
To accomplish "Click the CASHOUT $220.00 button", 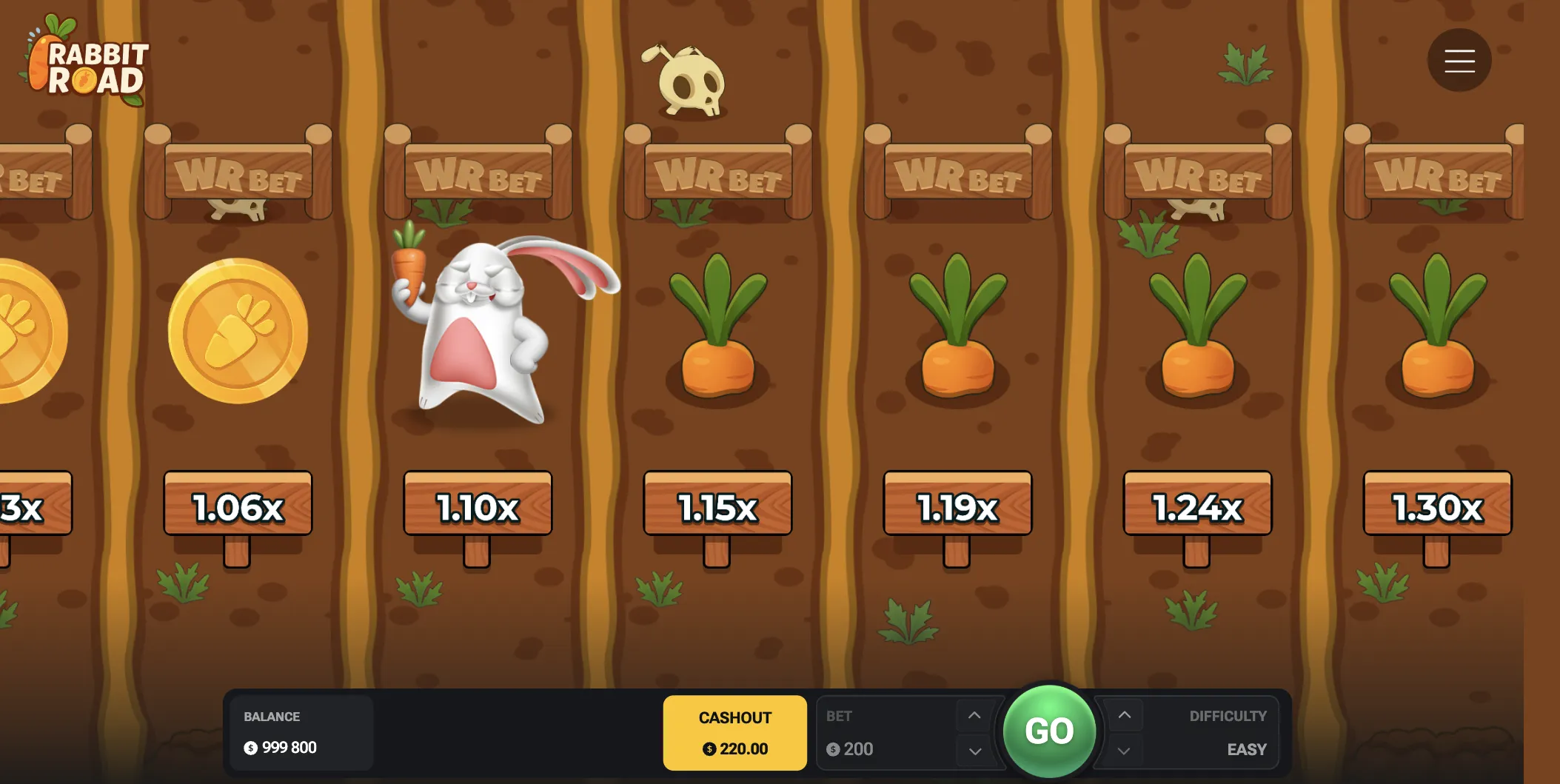I will tap(734, 731).
